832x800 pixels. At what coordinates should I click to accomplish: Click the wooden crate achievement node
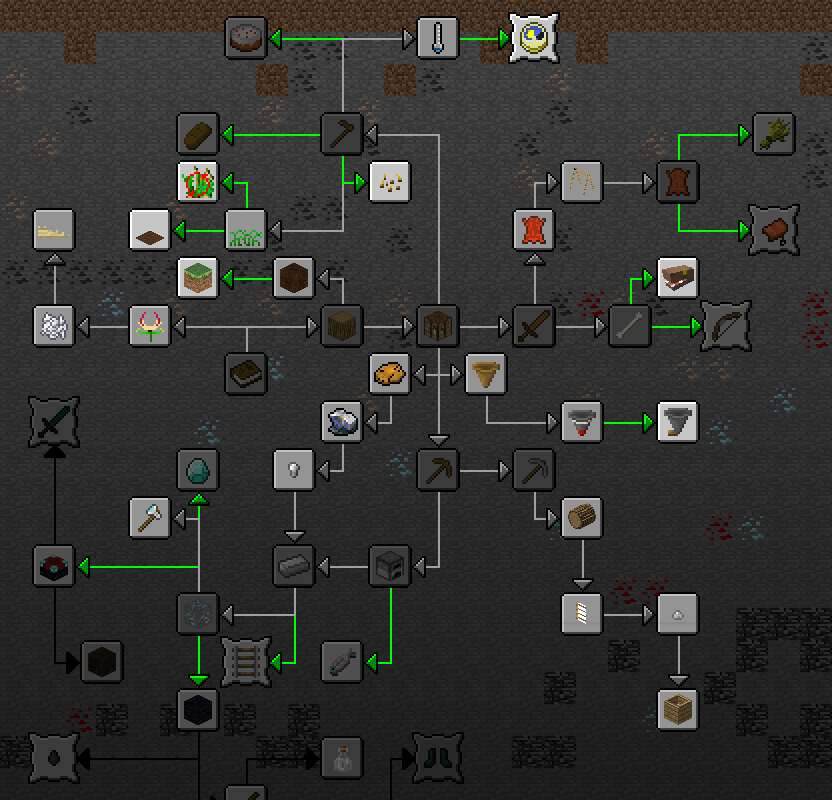pos(677,710)
